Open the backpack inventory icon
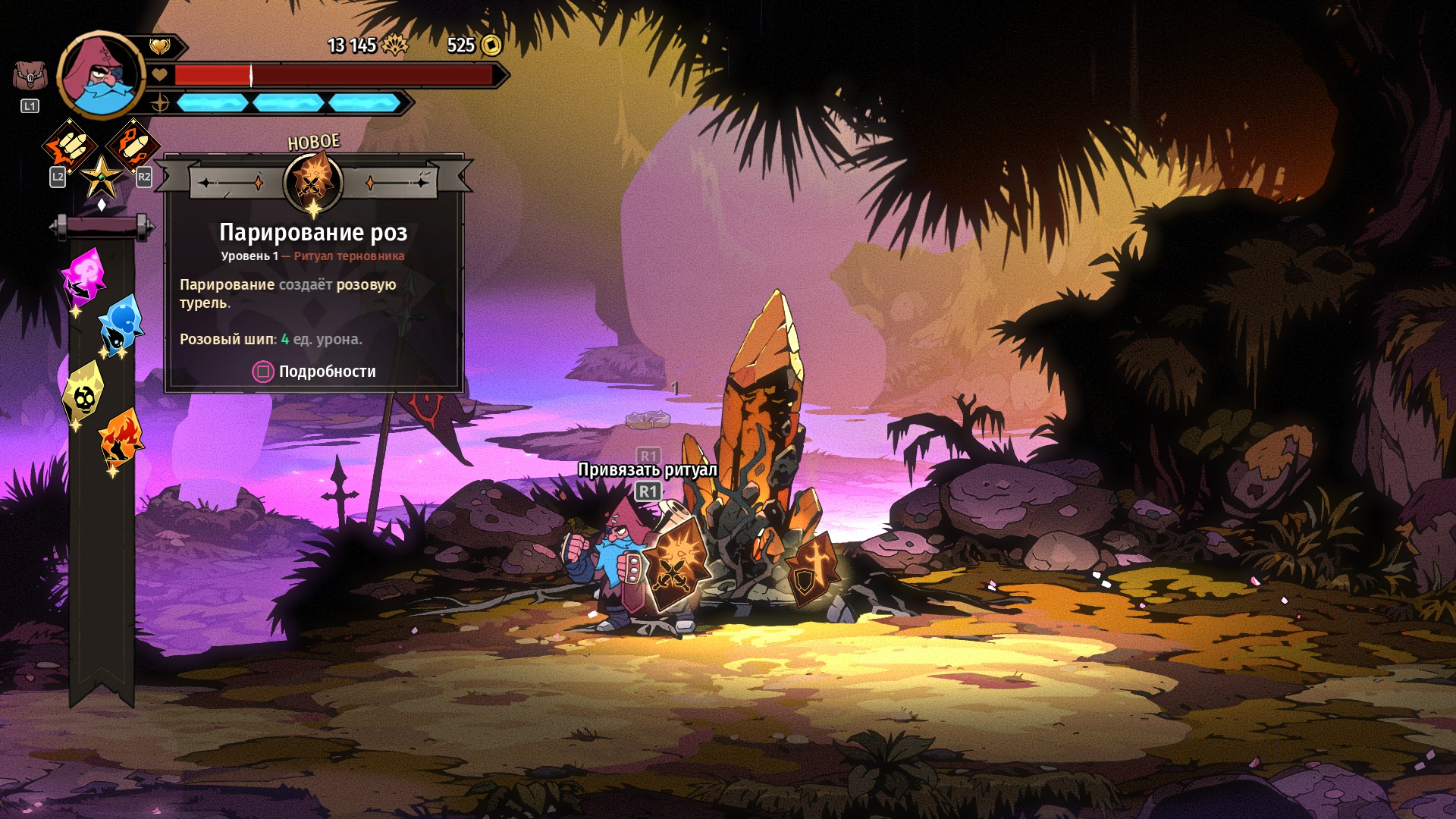The width and height of the screenshot is (1456, 819). (30, 76)
